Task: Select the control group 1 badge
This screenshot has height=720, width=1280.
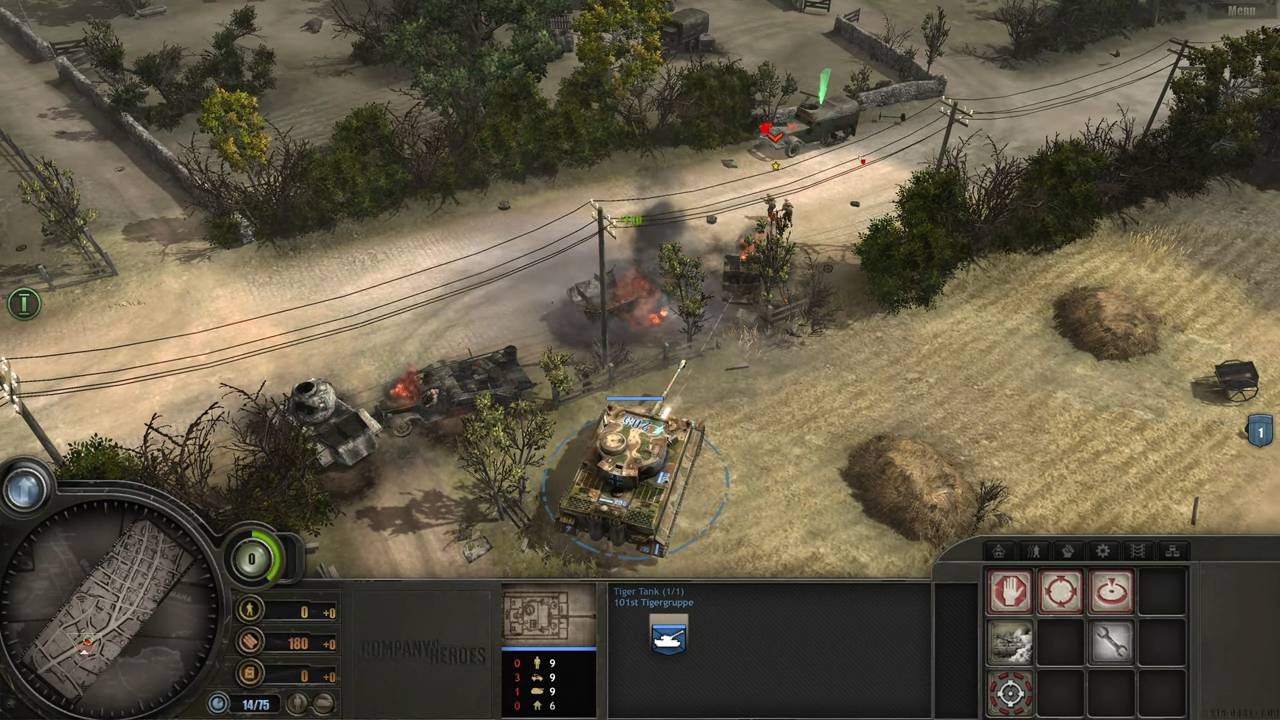Action: click(1260, 431)
